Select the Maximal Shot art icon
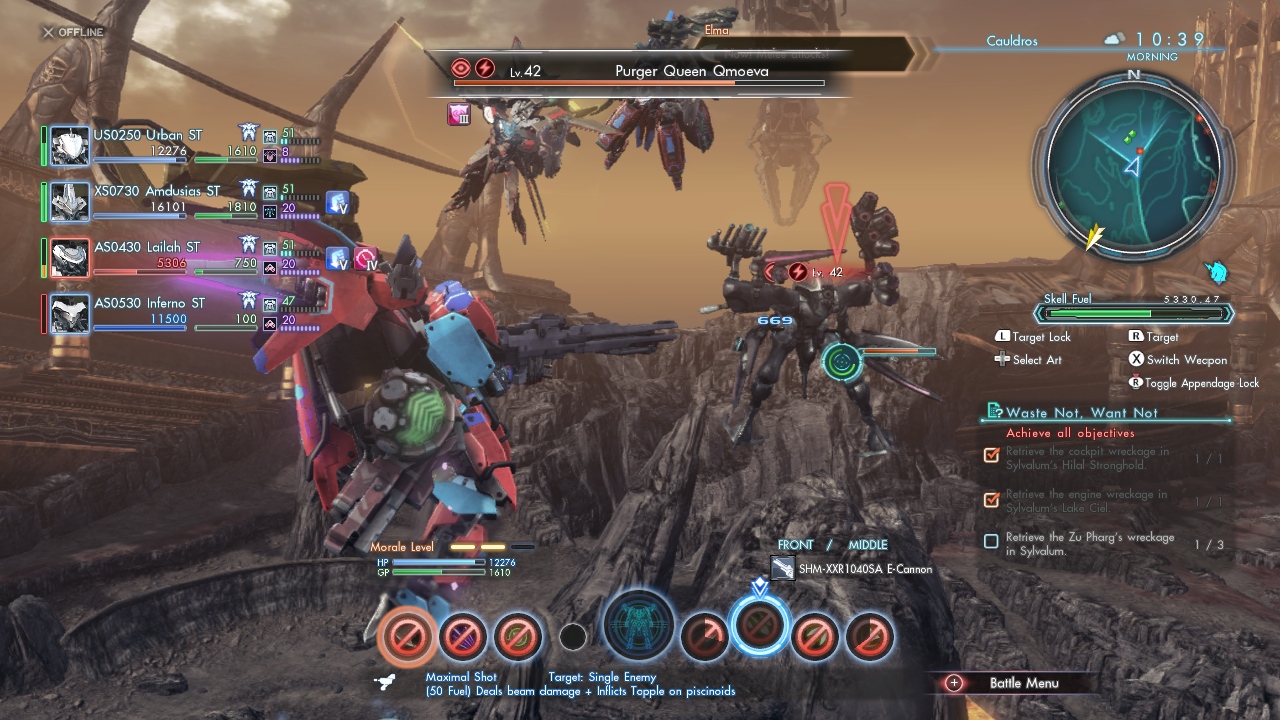 pos(408,636)
